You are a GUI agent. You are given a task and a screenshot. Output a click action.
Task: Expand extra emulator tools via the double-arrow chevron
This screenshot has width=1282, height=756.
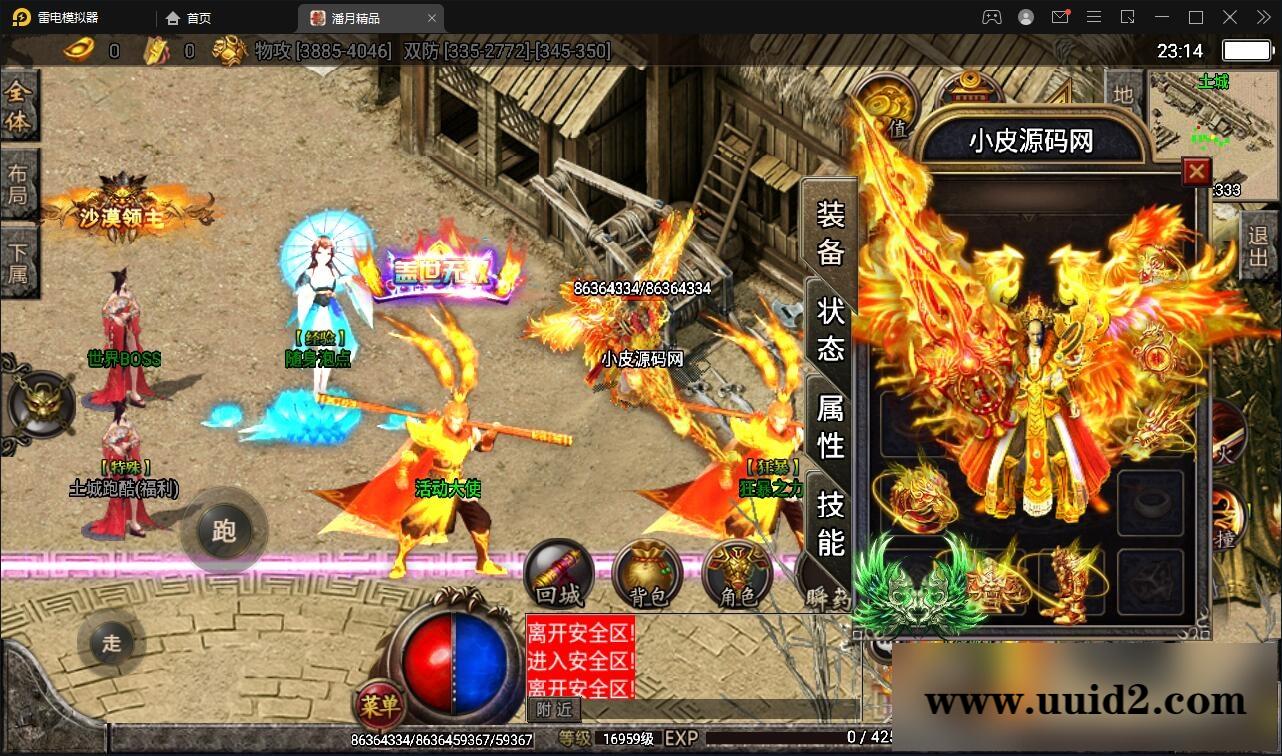click(x=1263, y=17)
